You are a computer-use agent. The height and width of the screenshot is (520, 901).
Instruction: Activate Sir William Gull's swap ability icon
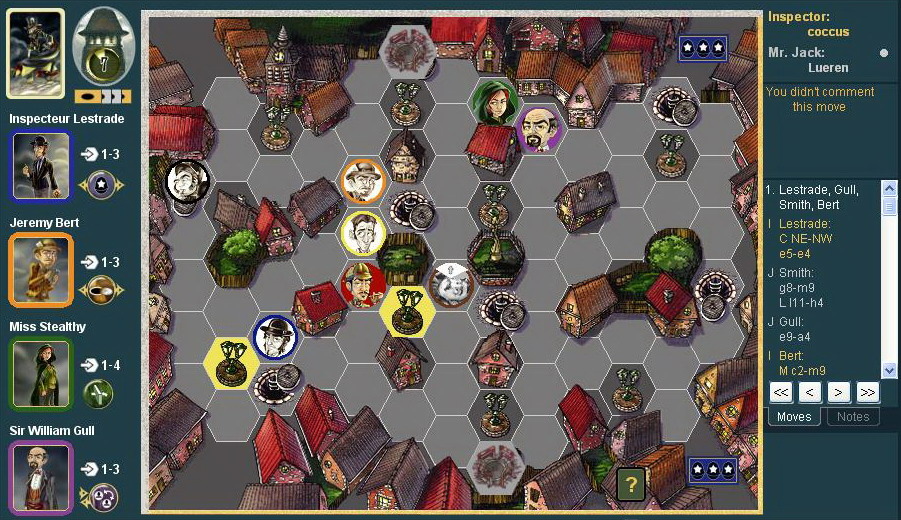point(100,496)
